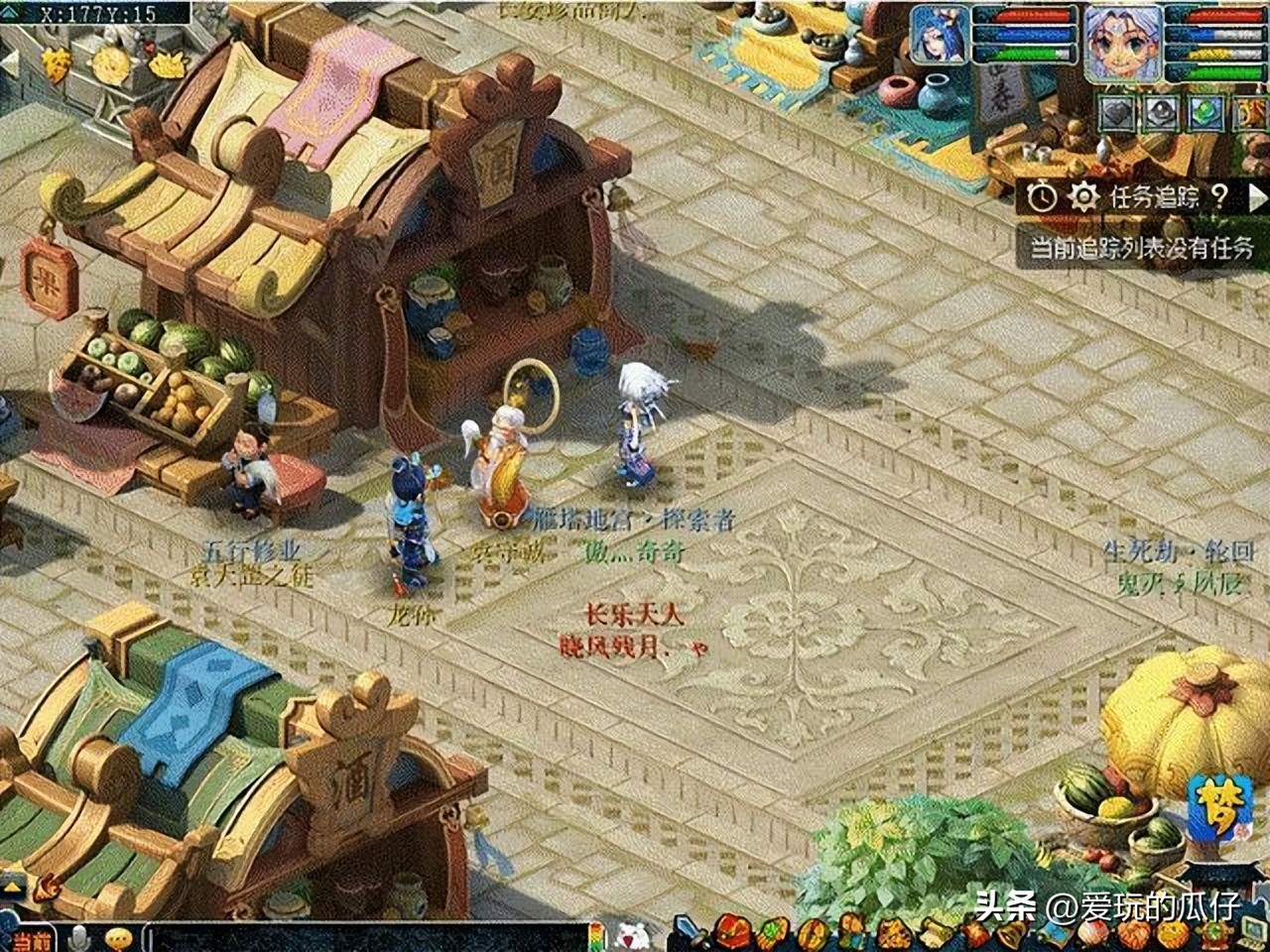The height and width of the screenshot is (952, 1270).
Task: Open the timer clock icon in task tracker
Action: 1043,196
